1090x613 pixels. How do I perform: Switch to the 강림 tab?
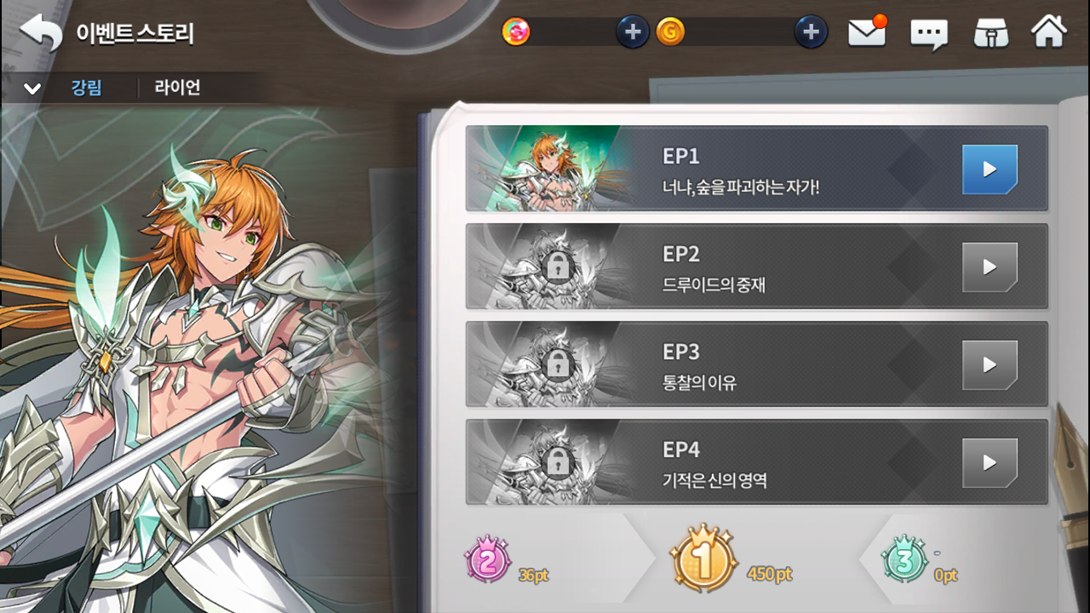coord(86,88)
